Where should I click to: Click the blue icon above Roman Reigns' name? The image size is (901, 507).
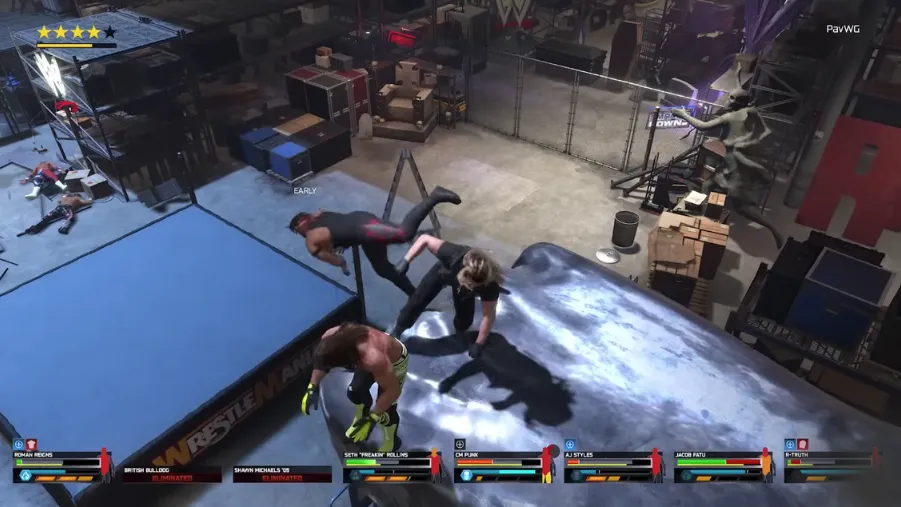[18, 444]
